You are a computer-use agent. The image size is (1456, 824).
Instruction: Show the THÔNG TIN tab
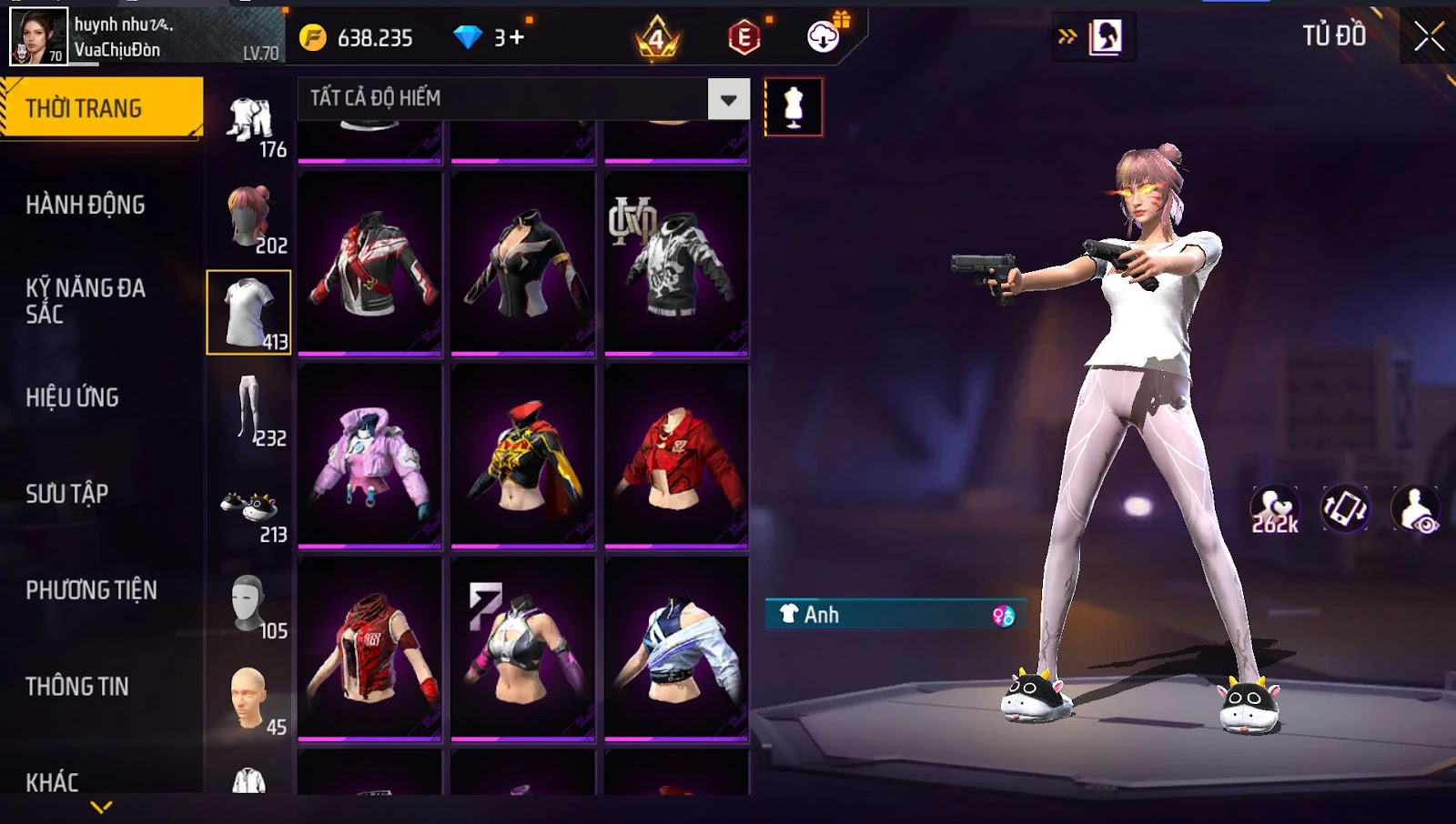tap(77, 687)
